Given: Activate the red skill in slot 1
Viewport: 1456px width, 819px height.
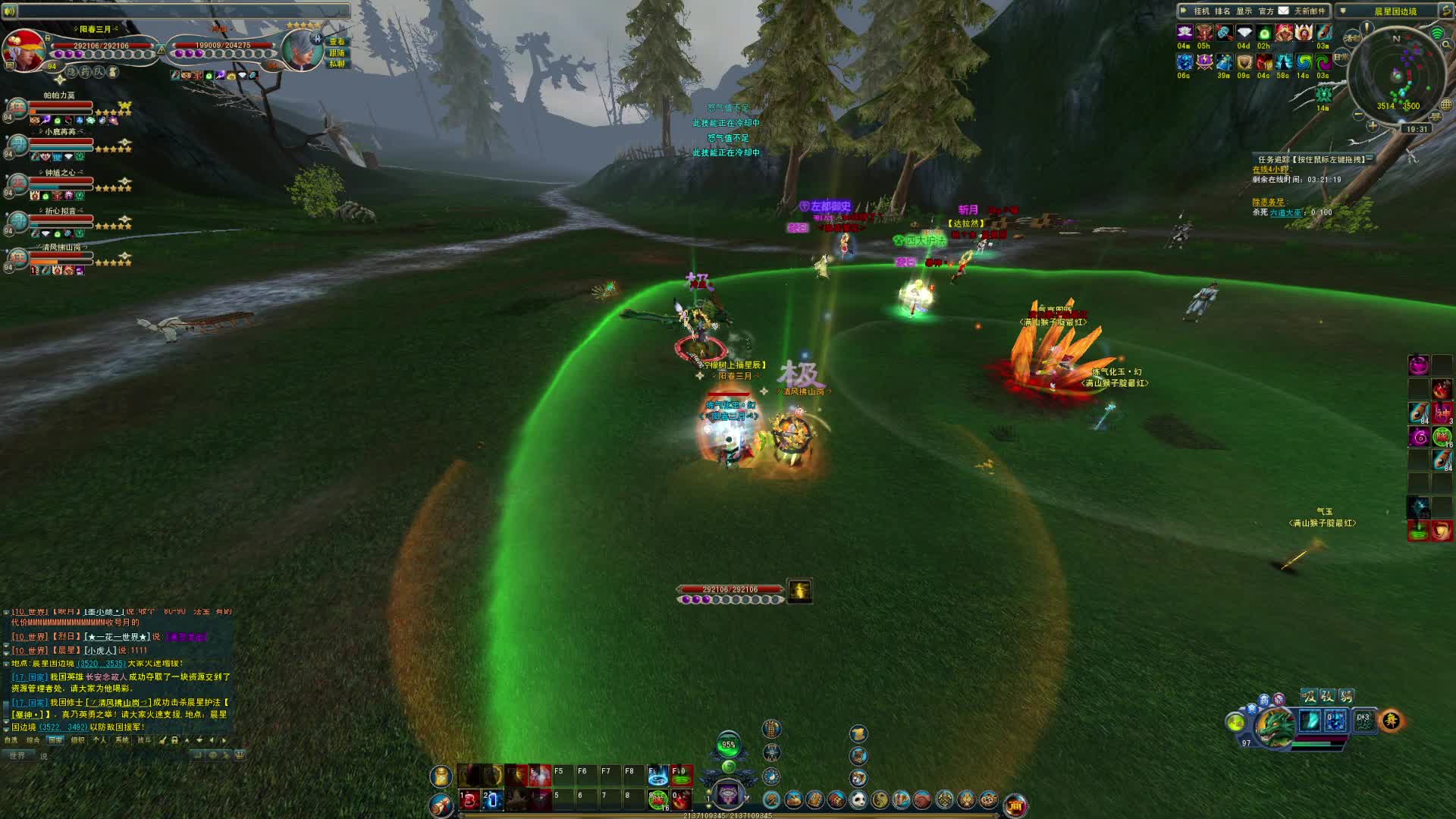Looking at the screenshot, I should pos(469,799).
